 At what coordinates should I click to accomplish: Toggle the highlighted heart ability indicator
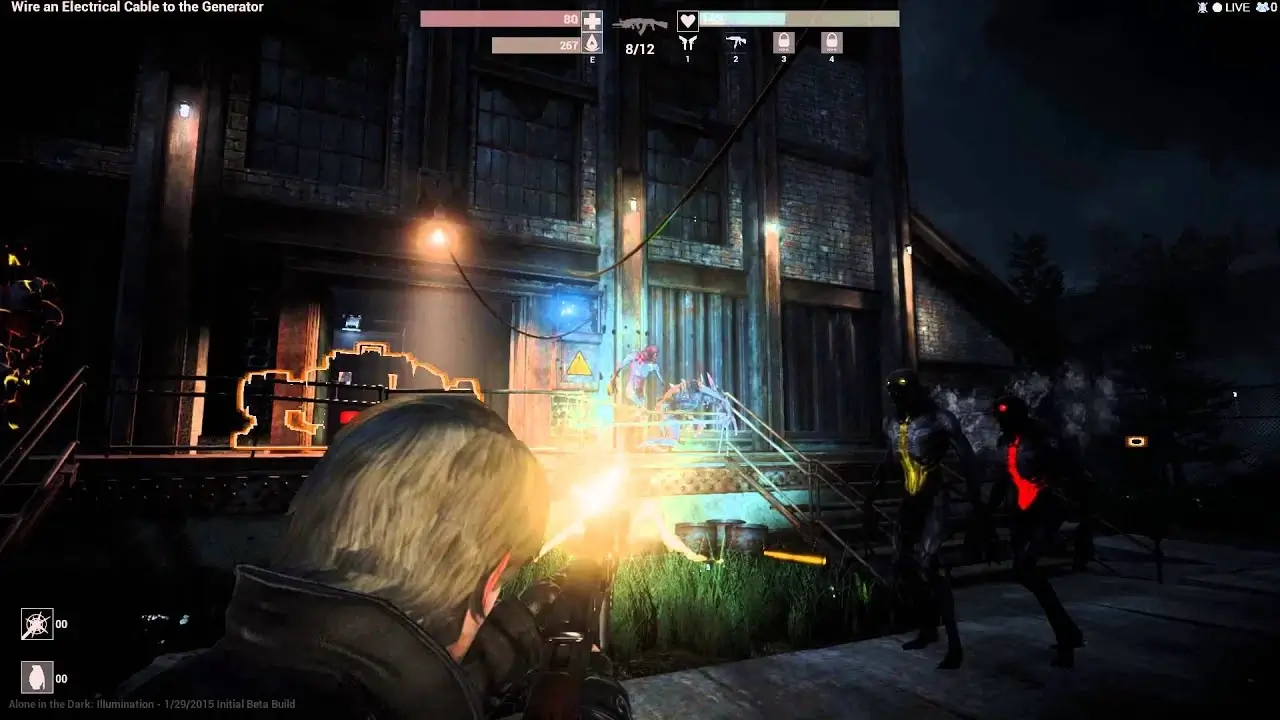tap(687, 20)
